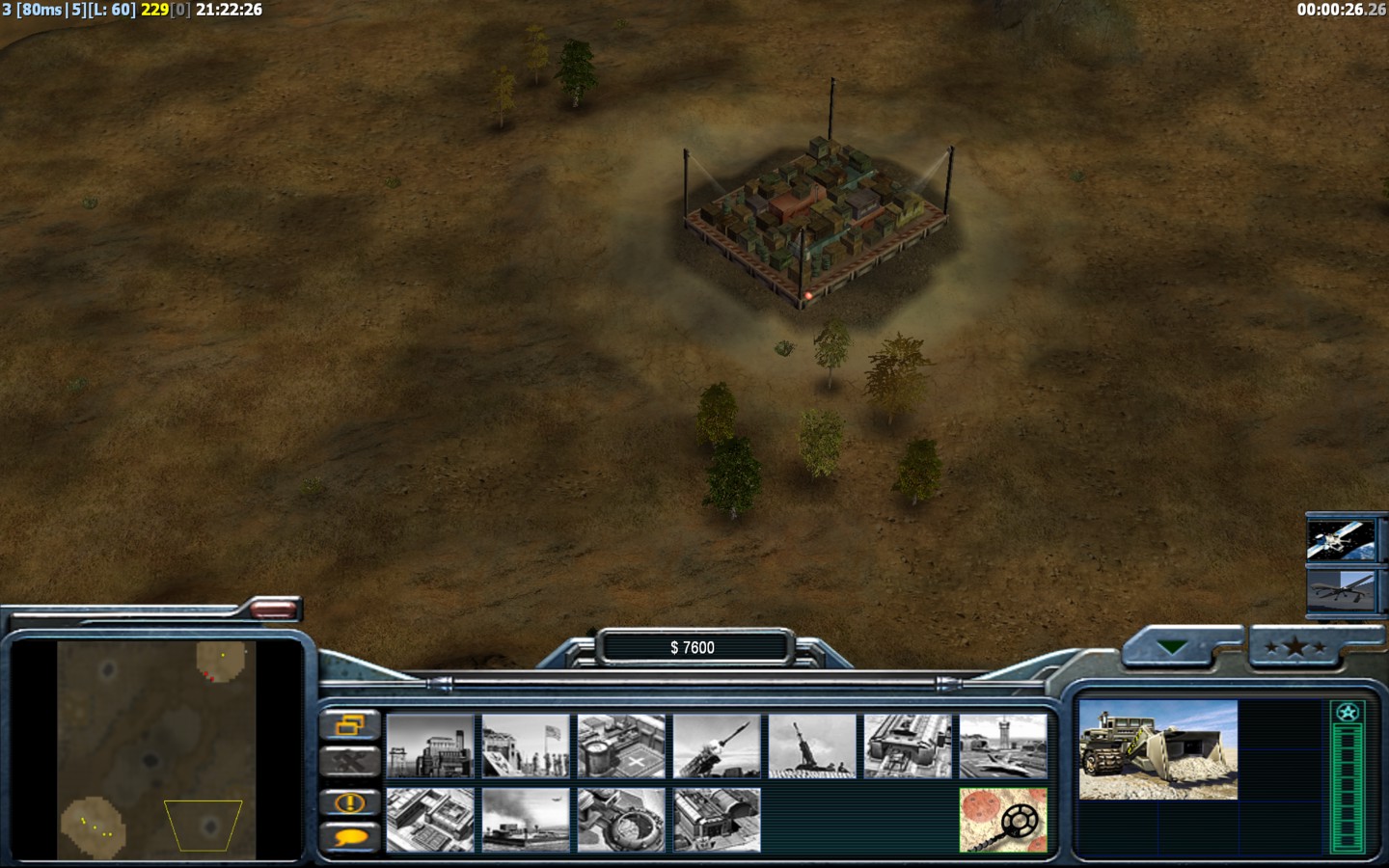
Task: Select the Barracks build icon with flag
Action: 526,746
